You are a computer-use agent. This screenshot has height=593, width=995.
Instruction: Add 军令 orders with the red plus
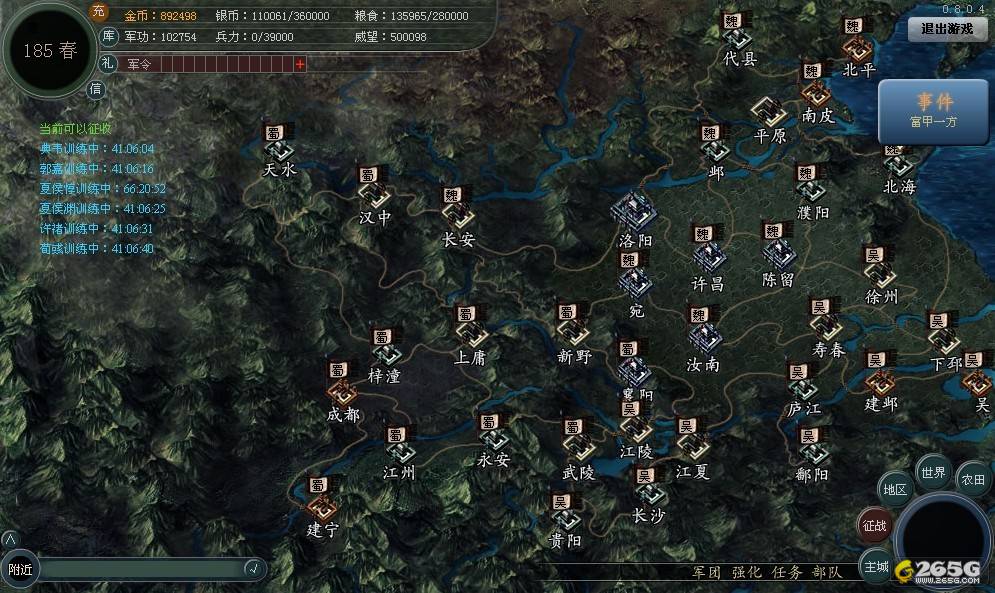(300, 64)
